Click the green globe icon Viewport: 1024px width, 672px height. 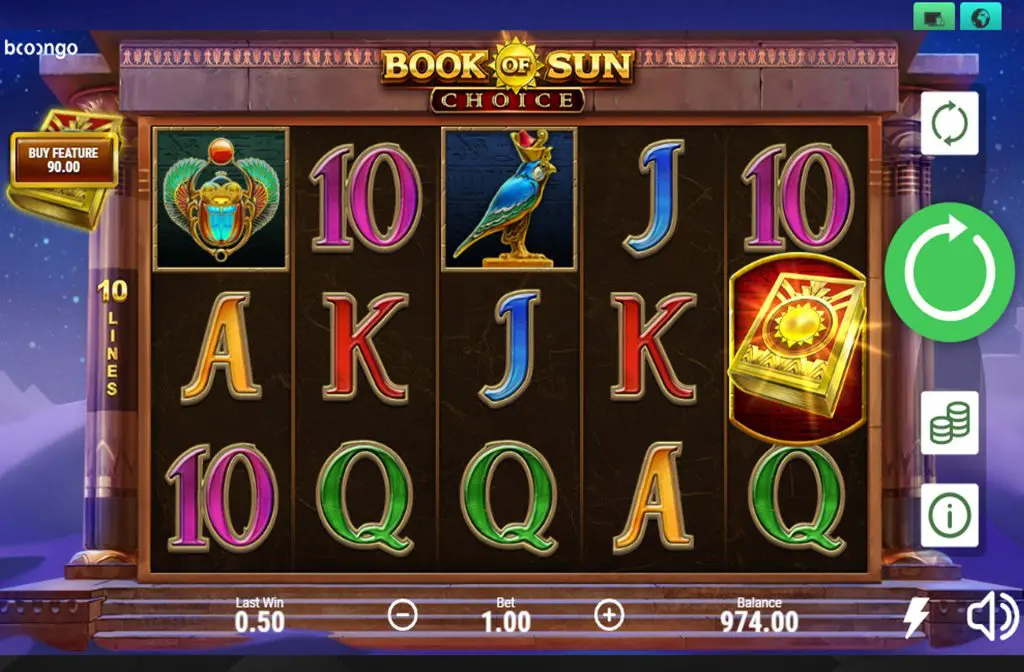click(x=981, y=17)
